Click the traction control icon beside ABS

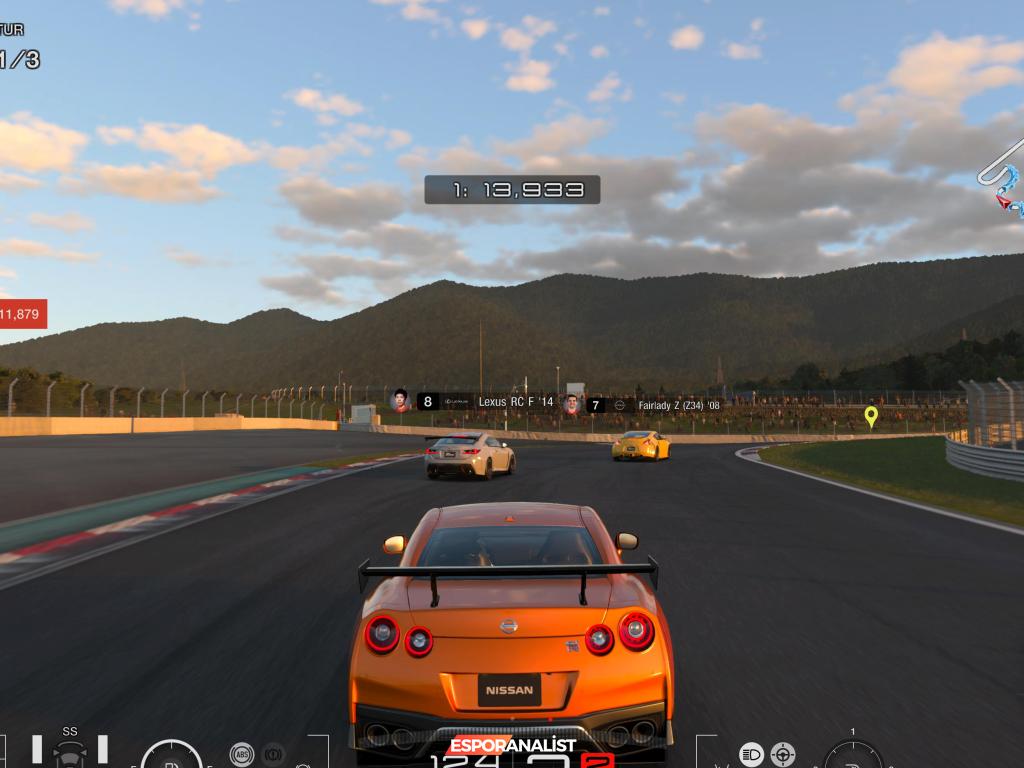pyautogui.click(x=272, y=754)
